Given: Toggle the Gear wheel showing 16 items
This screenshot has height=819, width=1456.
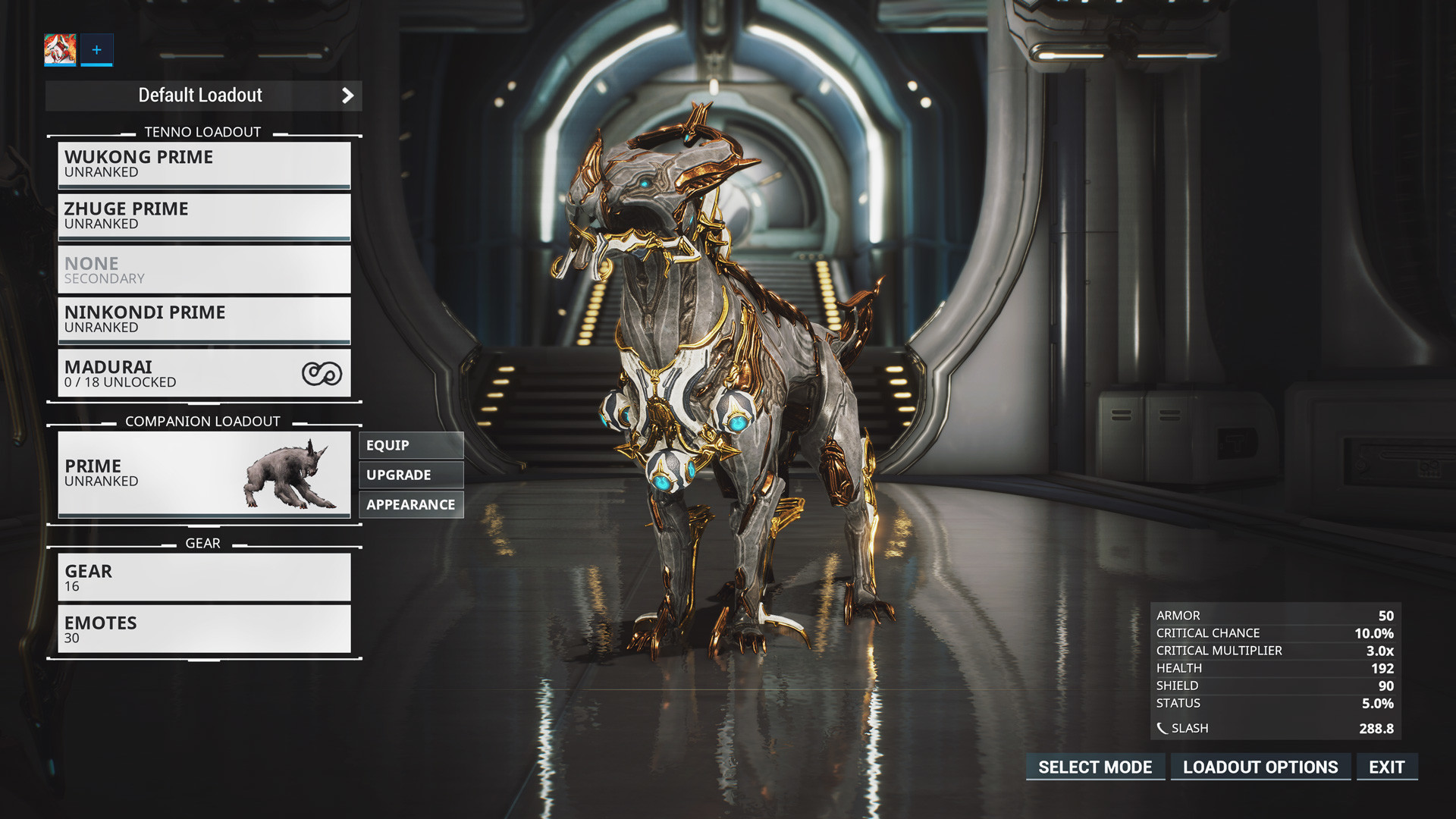Looking at the screenshot, I should coord(203,577).
